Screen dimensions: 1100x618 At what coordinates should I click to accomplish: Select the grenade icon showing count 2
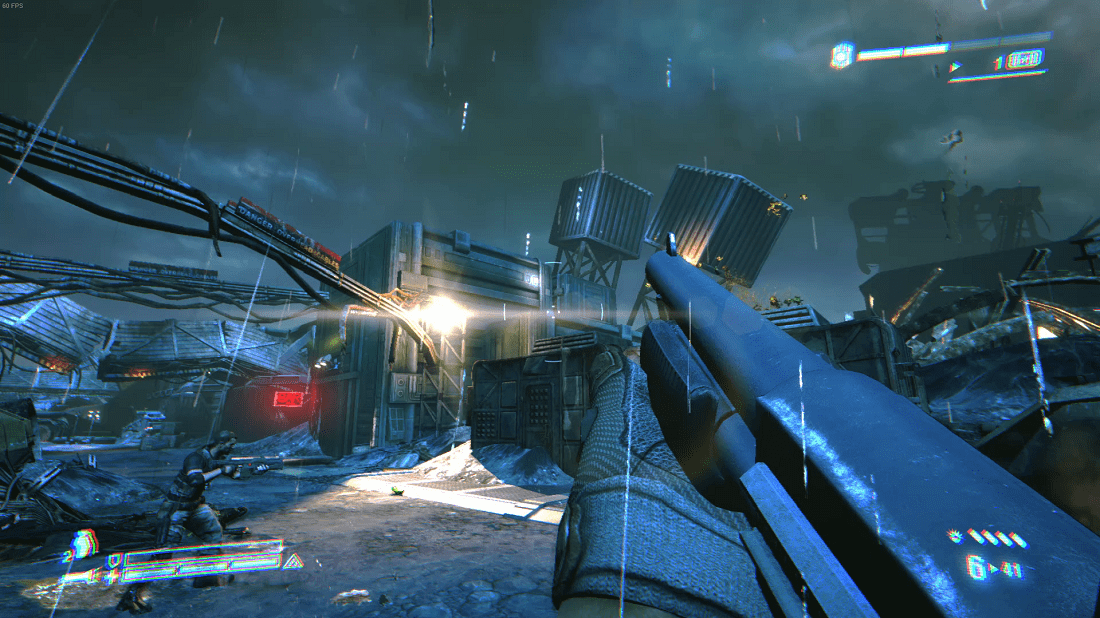84,543
